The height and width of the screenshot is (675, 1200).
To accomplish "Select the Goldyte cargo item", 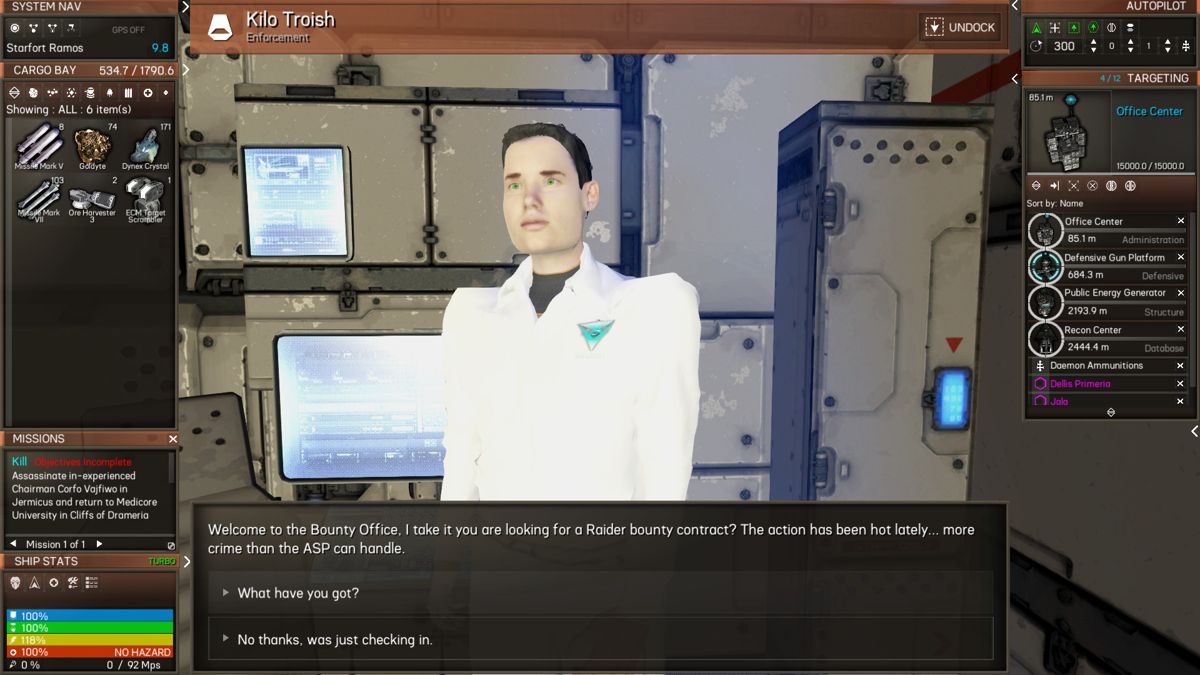I will coord(92,148).
